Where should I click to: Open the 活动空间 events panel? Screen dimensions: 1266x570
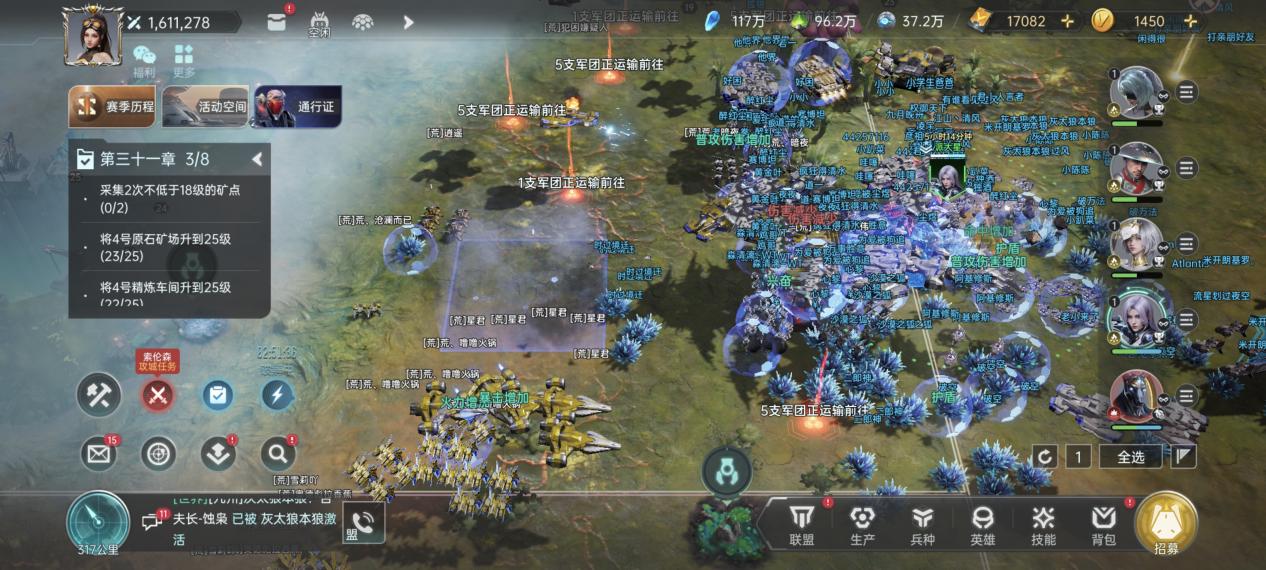point(205,107)
